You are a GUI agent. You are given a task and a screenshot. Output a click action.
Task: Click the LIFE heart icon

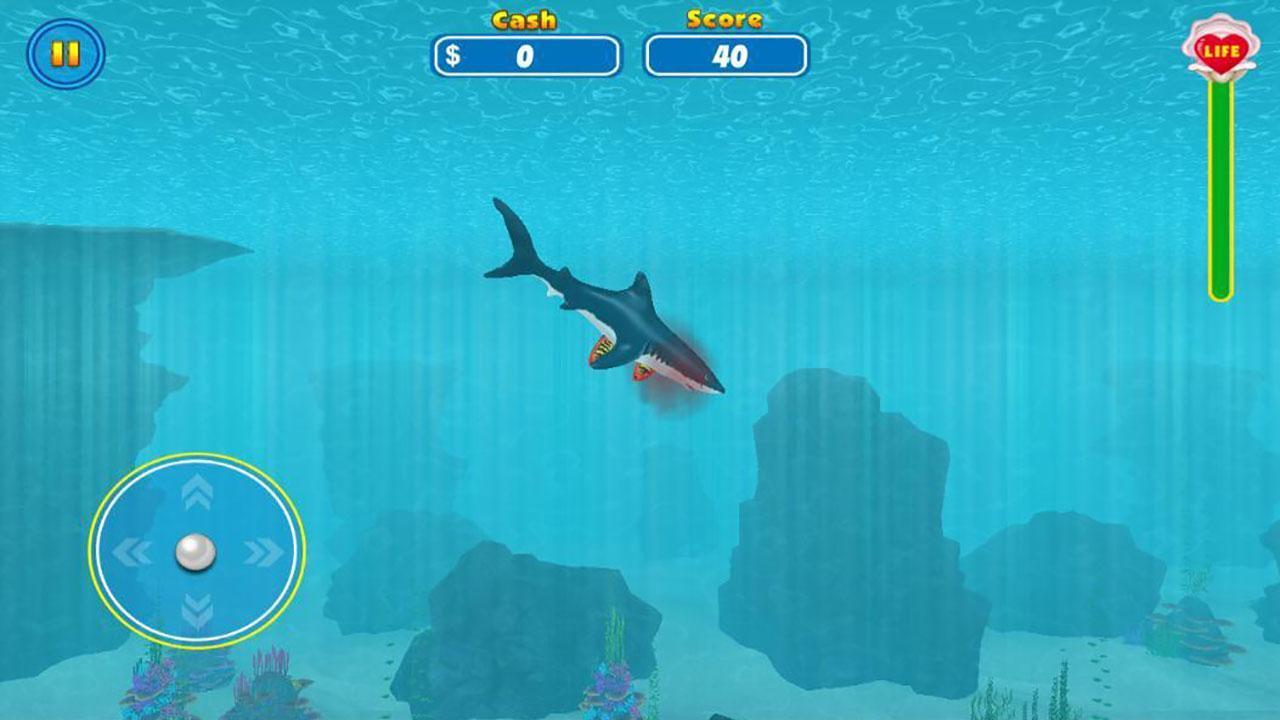pyautogui.click(x=1221, y=50)
